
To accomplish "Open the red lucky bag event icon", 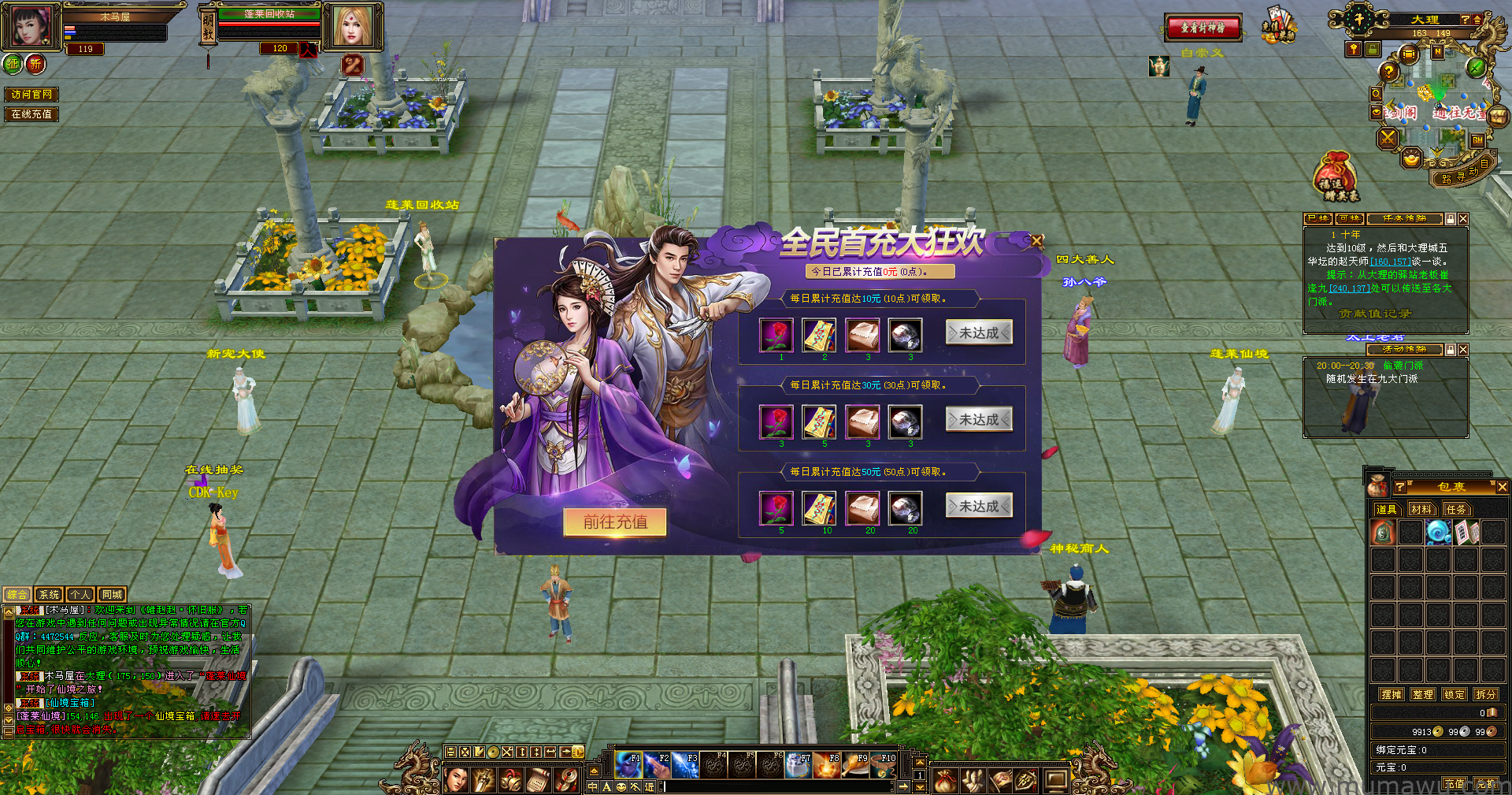I will coord(1336,175).
